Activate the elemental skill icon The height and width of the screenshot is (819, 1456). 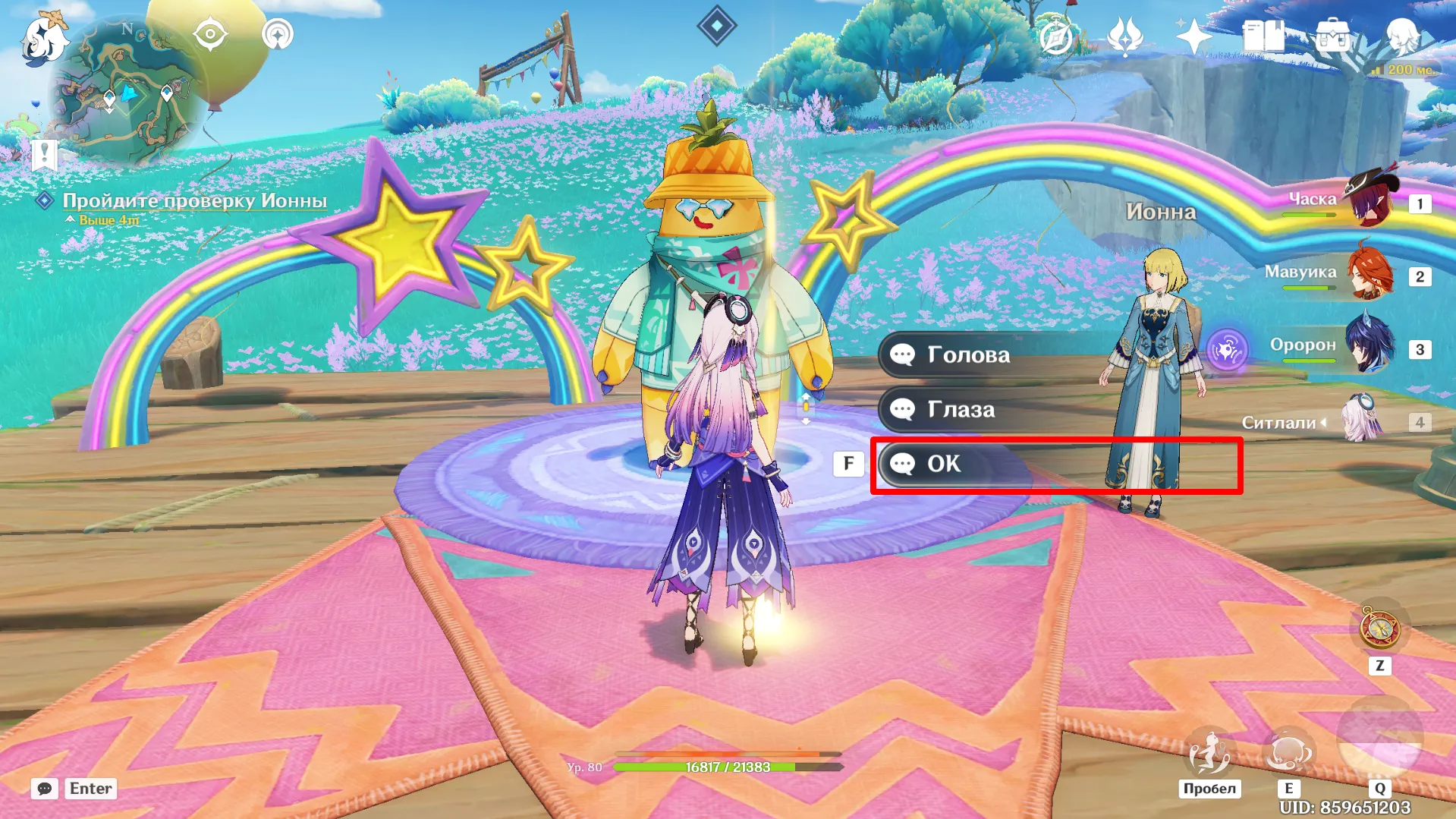[1288, 751]
